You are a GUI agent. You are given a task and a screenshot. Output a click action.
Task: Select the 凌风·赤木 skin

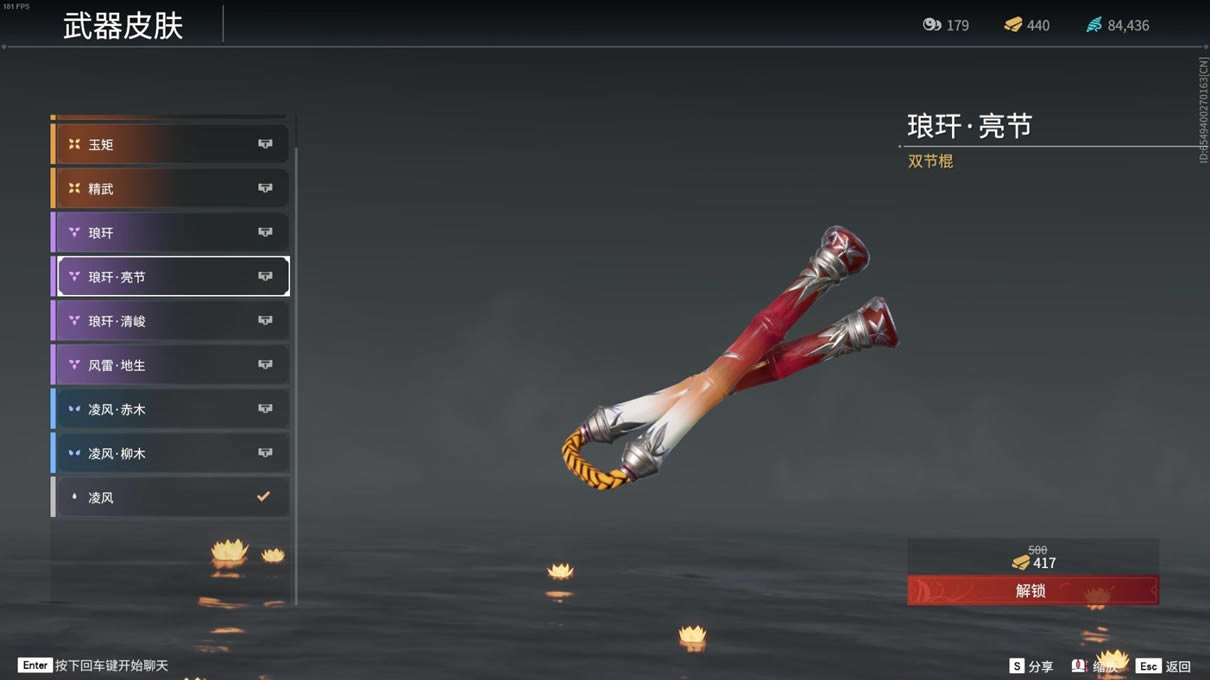pos(171,409)
